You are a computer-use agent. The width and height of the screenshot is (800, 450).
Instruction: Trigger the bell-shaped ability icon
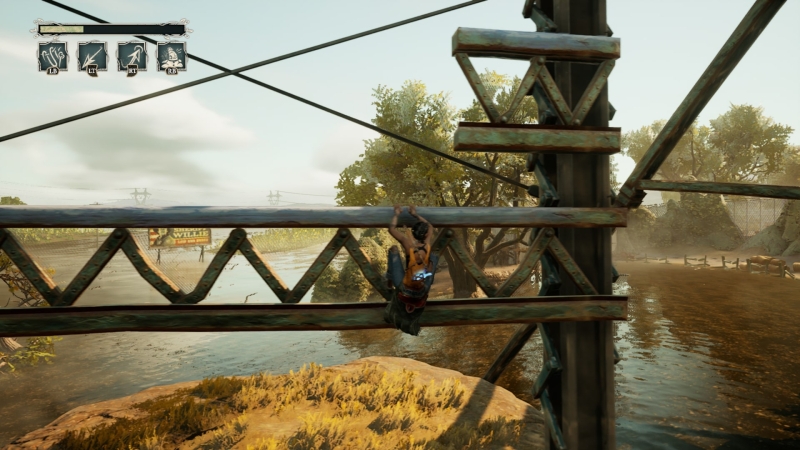tap(171, 56)
